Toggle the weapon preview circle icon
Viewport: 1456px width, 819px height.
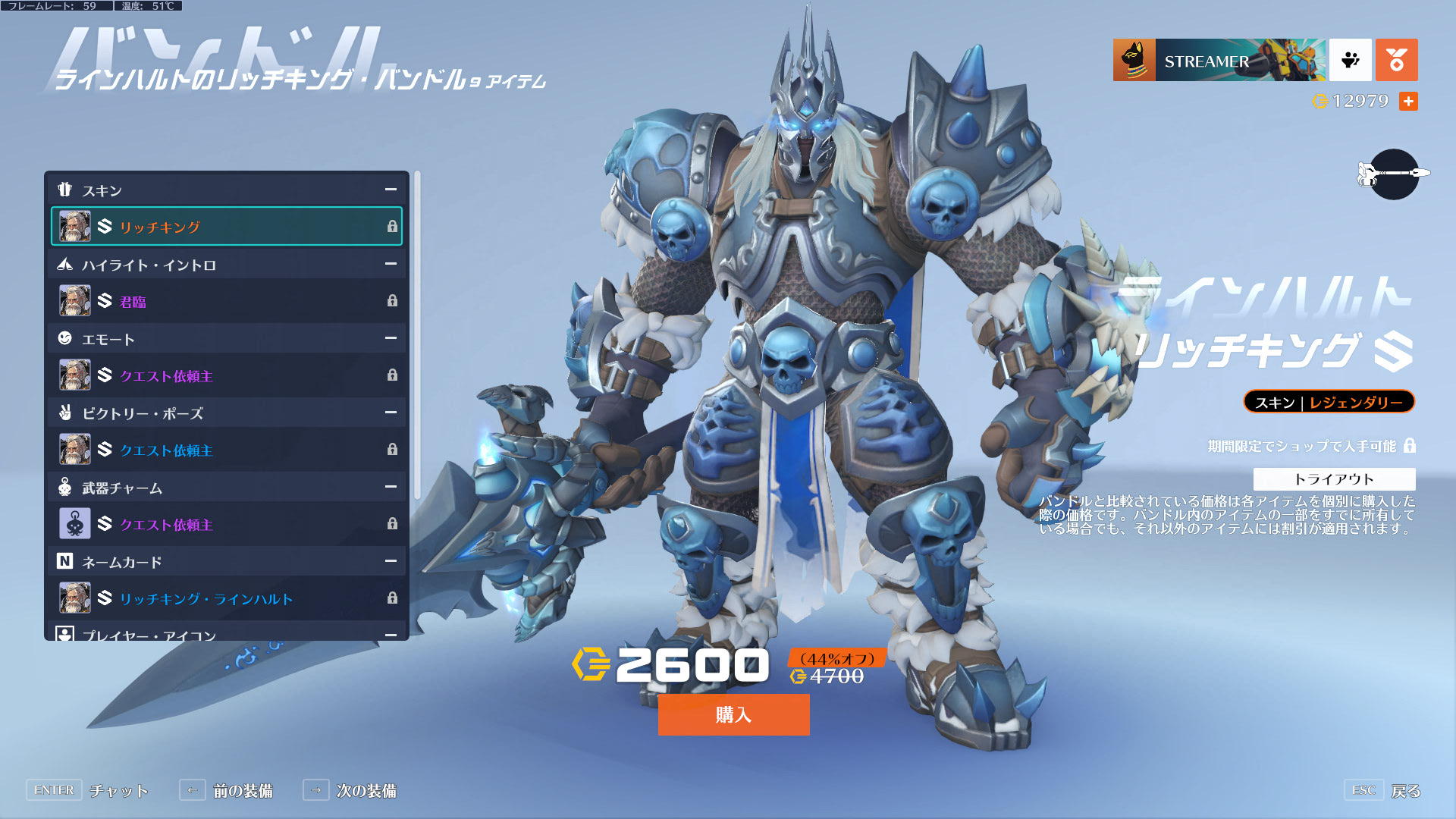point(1394,174)
